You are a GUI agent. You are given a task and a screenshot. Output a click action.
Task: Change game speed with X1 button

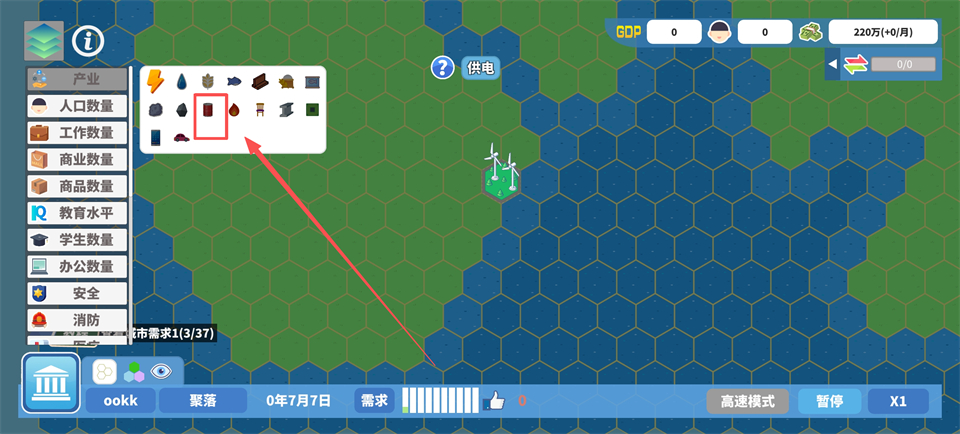pyautogui.click(x=898, y=401)
